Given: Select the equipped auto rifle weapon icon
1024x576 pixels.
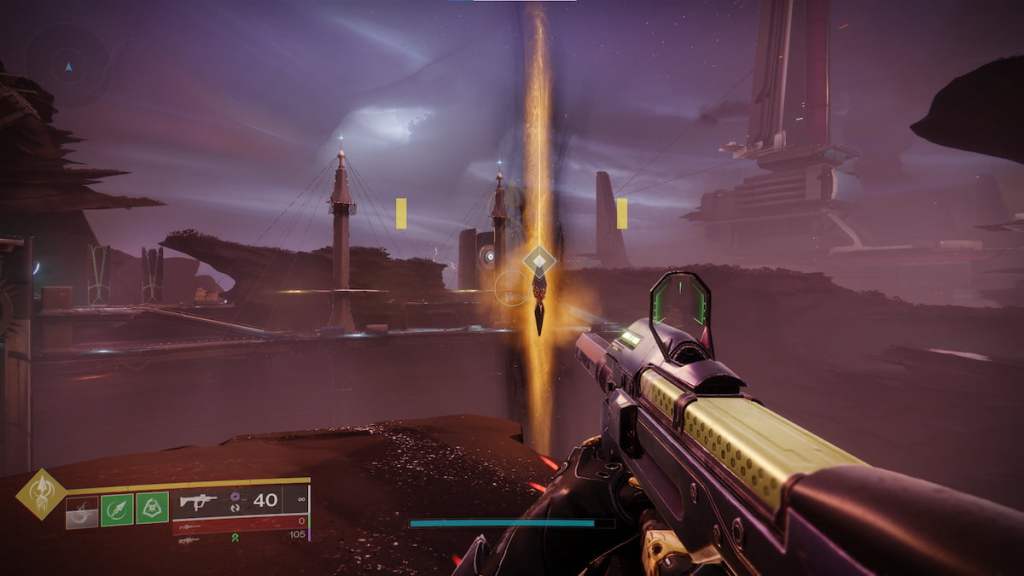Looking at the screenshot, I should 198,500.
